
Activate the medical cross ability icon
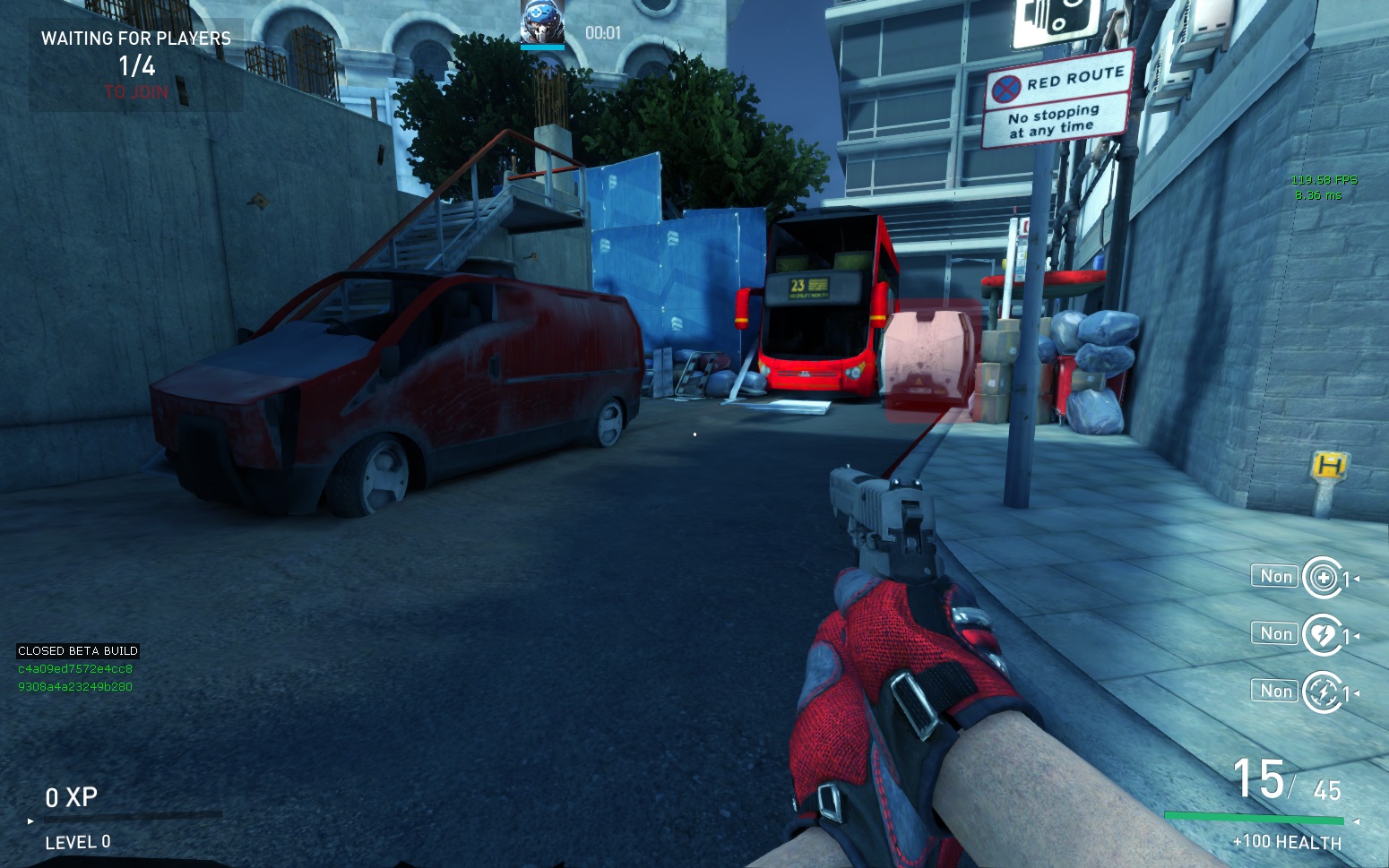[1323, 578]
